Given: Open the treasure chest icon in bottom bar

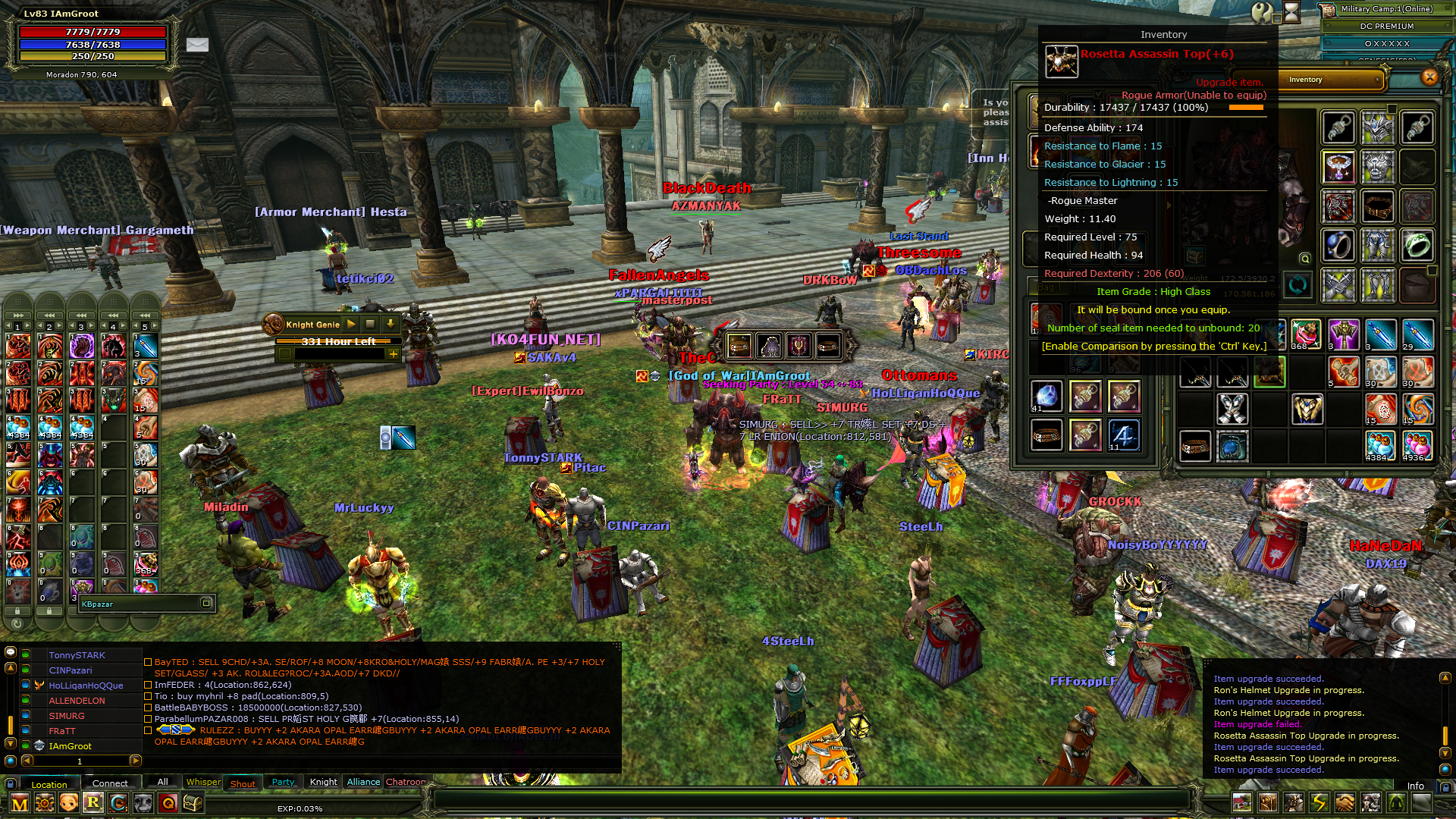Looking at the screenshot, I should point(193,803).
